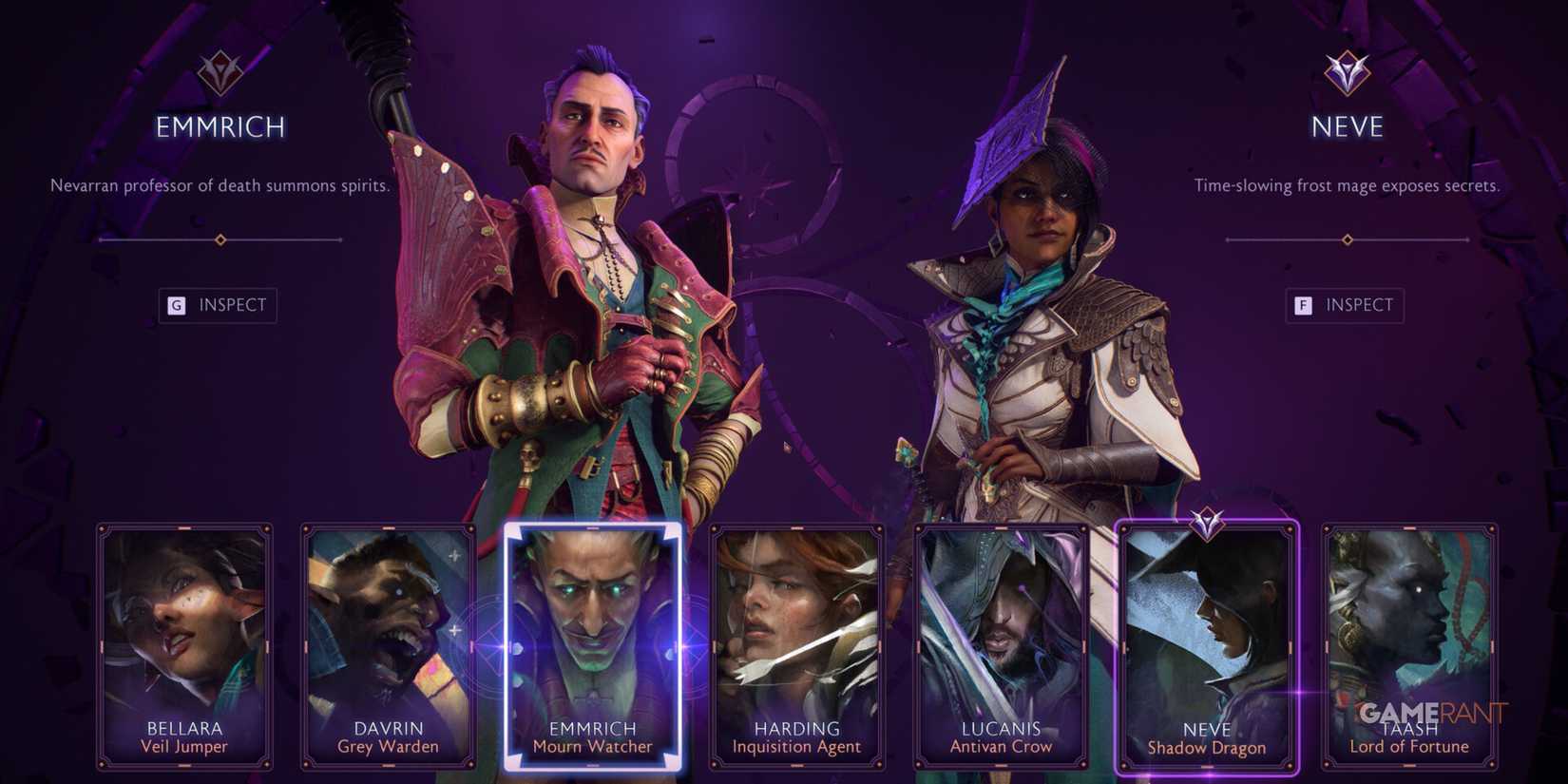The image size is (1568, 784).
Task: Click the EMMRICH character name title
Action: (x=218, y=126)
